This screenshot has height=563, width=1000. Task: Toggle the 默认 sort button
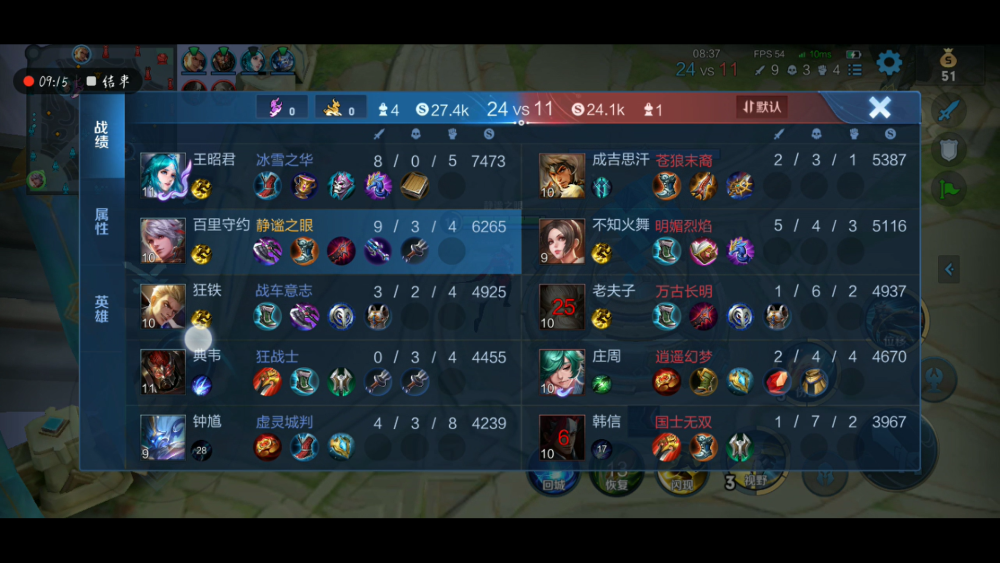[x=761, y=106]
